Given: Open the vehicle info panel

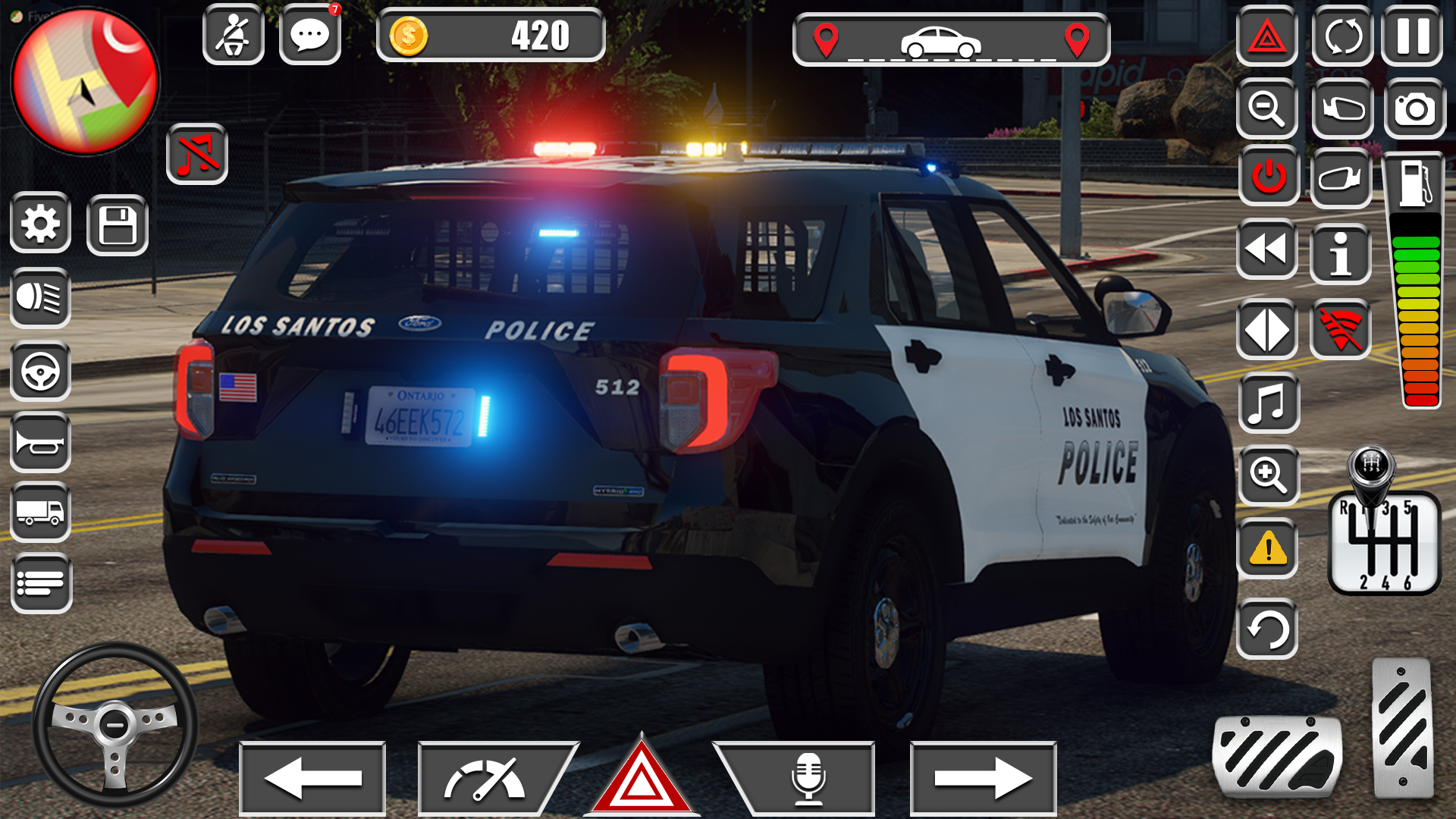Looking at the screenshot, I should 1341,255.
